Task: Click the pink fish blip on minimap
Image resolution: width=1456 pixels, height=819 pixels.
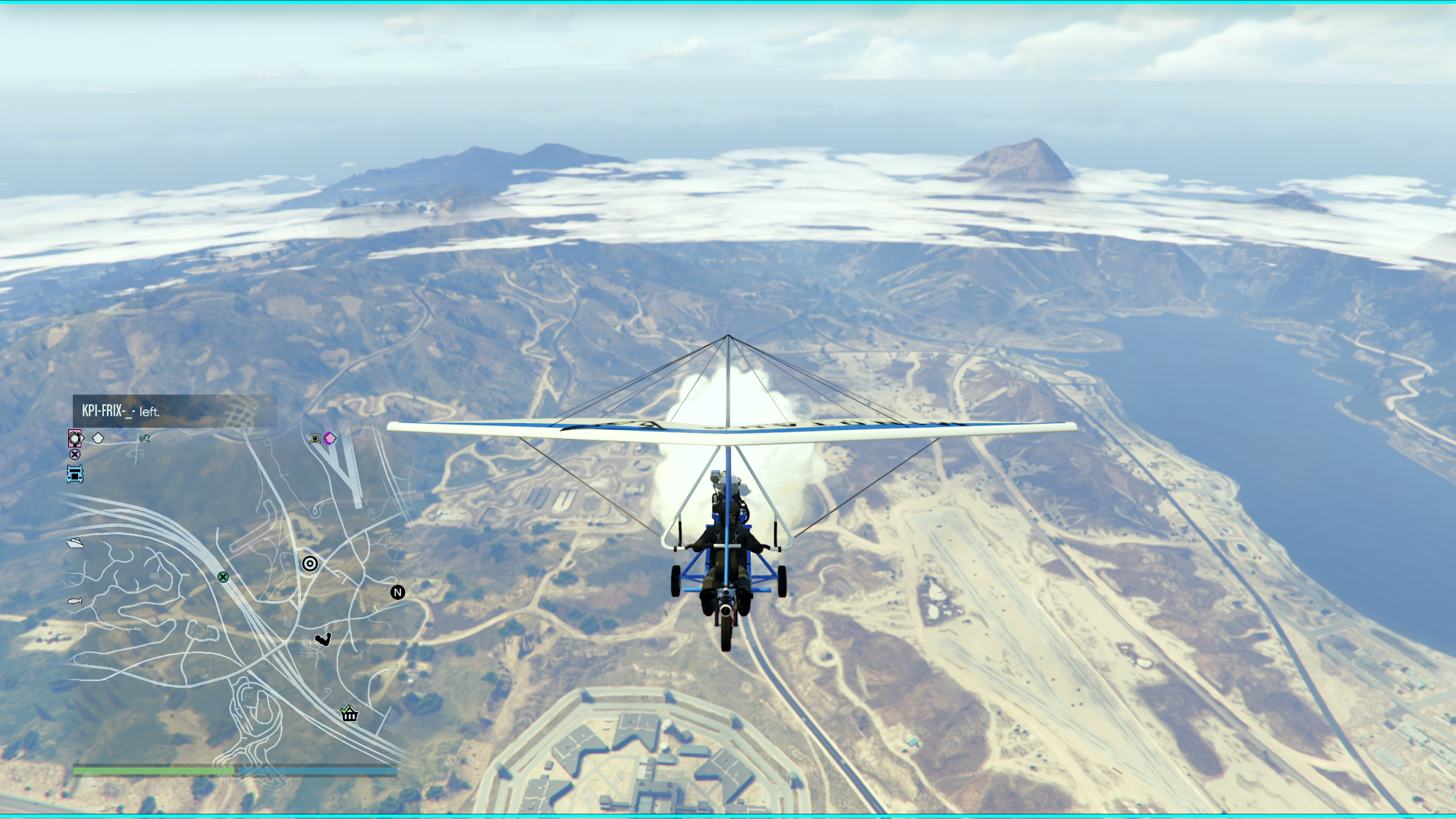Action: pos(74,601)
